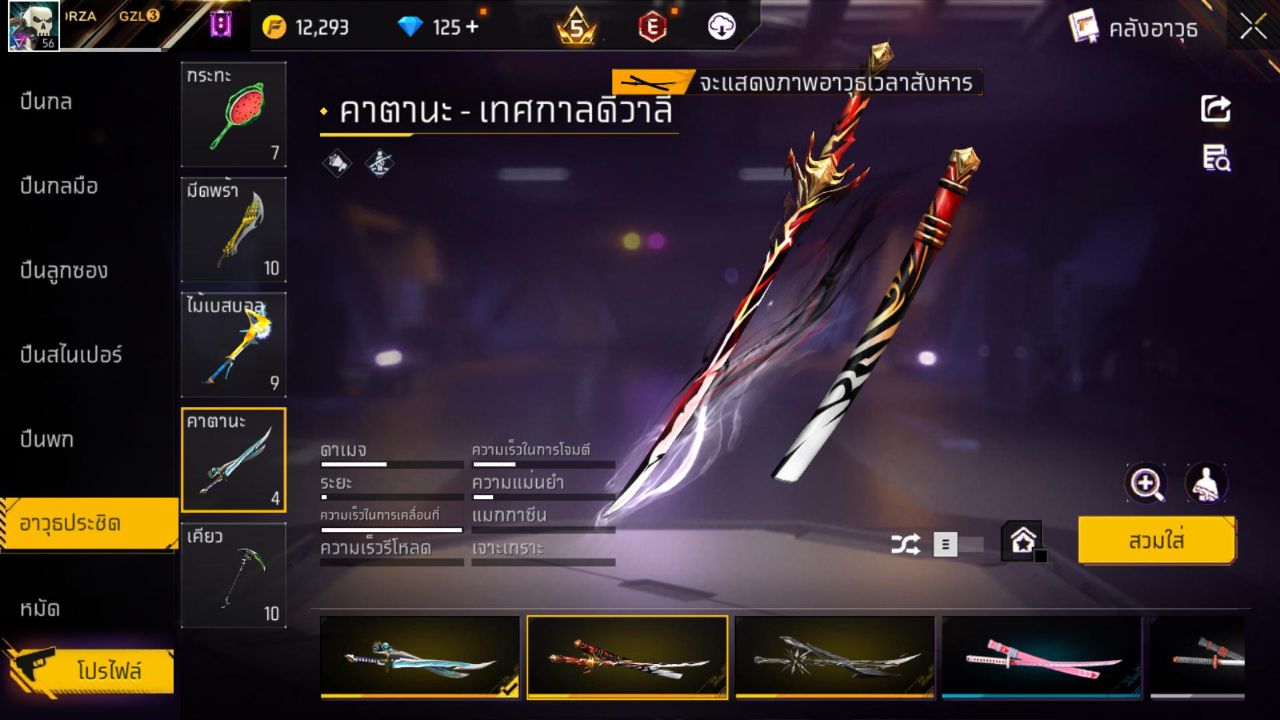Select เคียว from the weapon list
The width and height of the screenshot is (1280, 720).
[233, 576]
